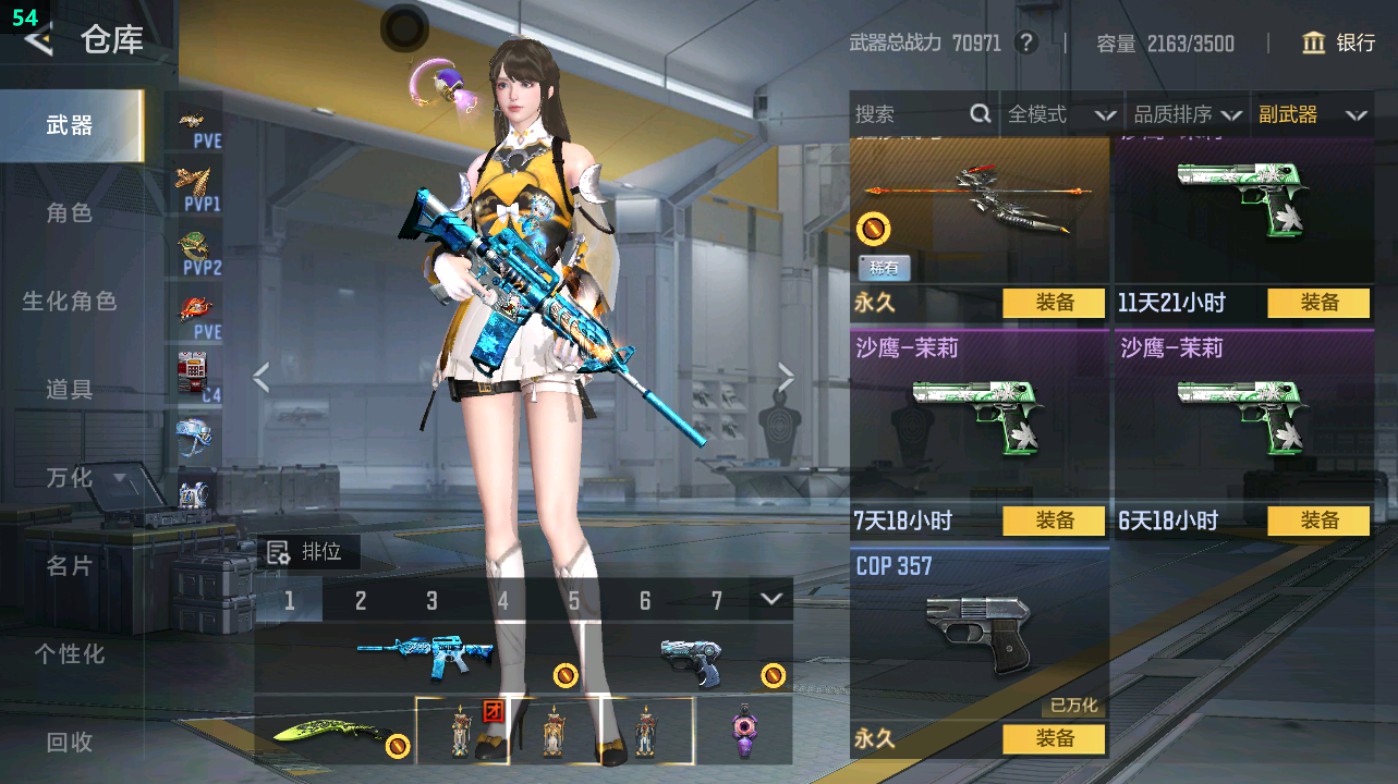Click the 排位 loadout edit icon

click(x=277, y=551)
